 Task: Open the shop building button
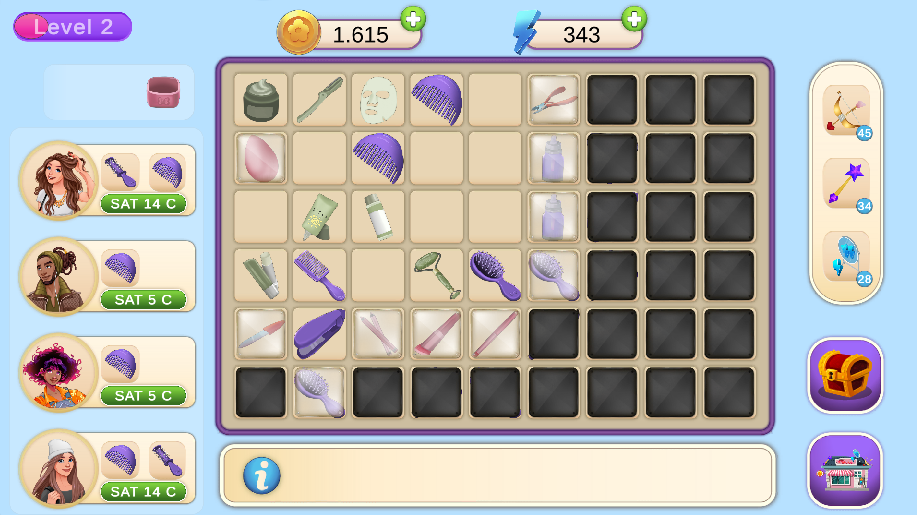tap(845, 470)
